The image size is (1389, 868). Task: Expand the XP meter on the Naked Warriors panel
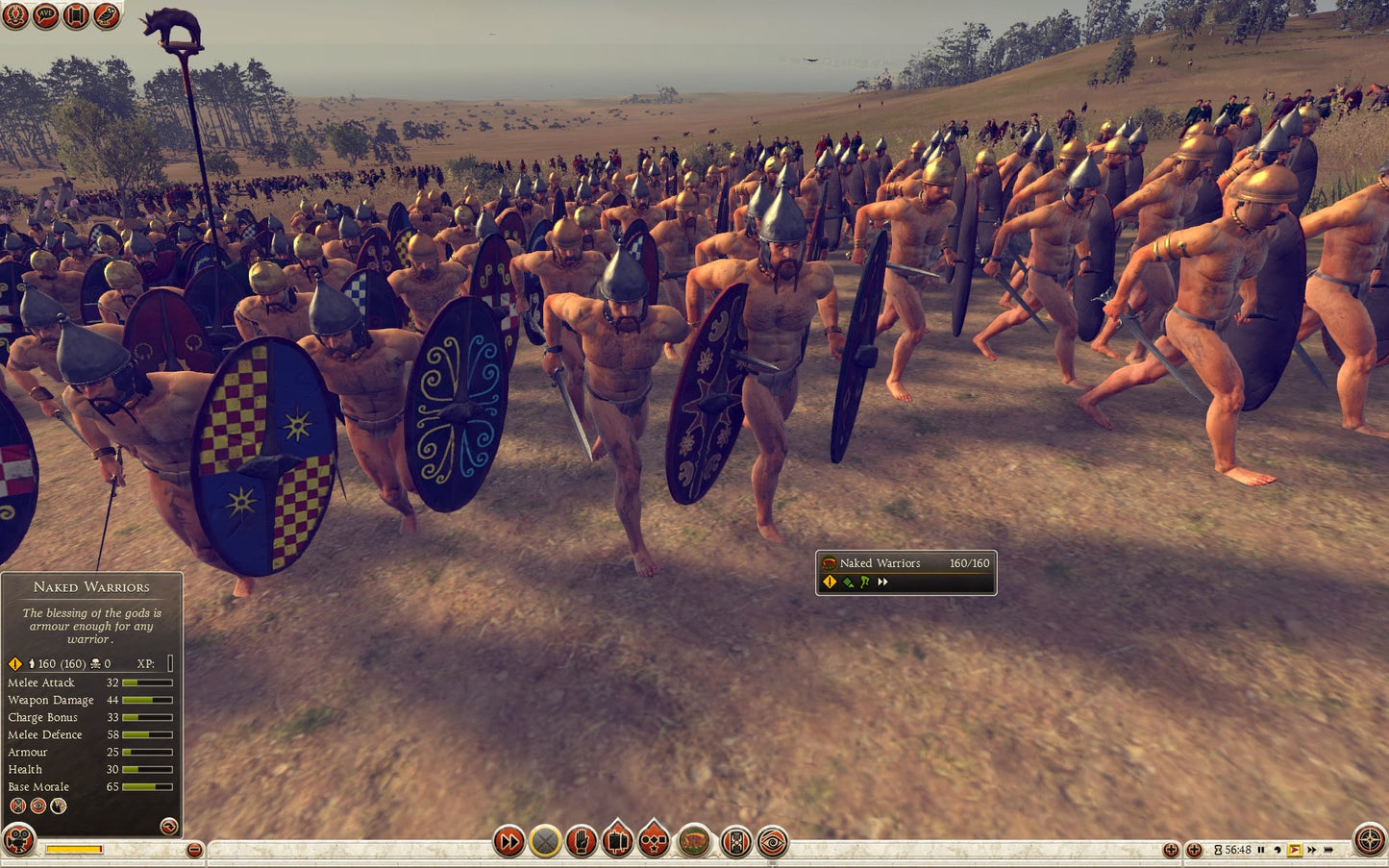point(169,662)
